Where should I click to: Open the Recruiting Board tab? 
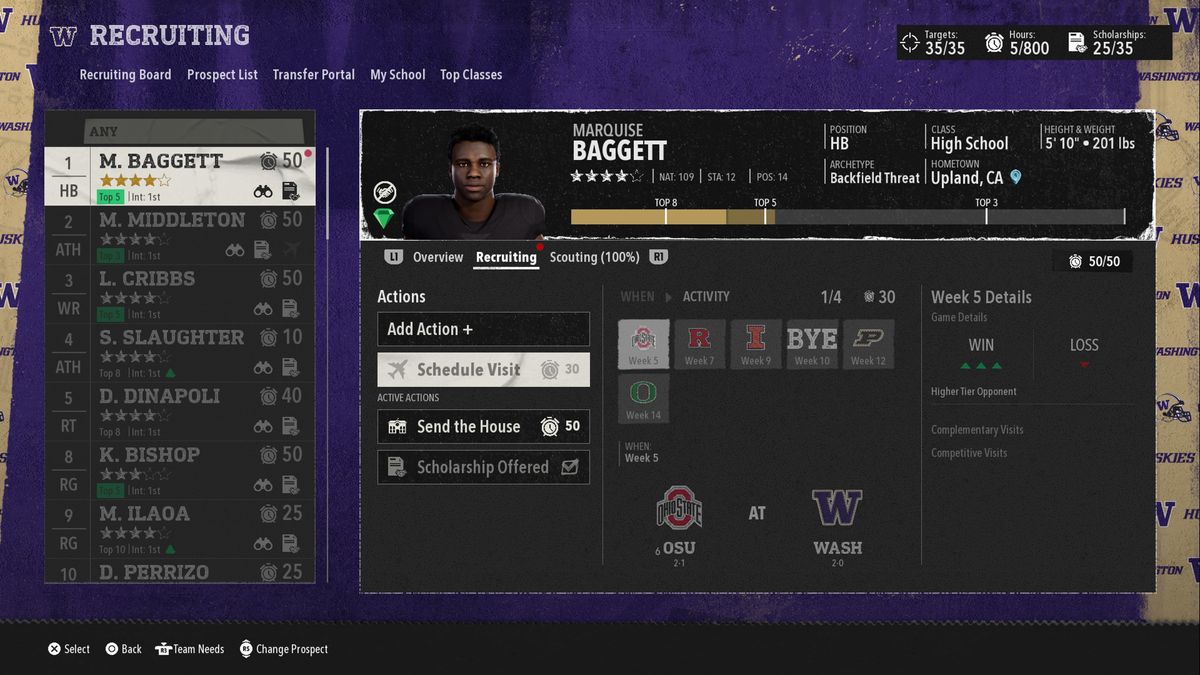click(125, 75)
